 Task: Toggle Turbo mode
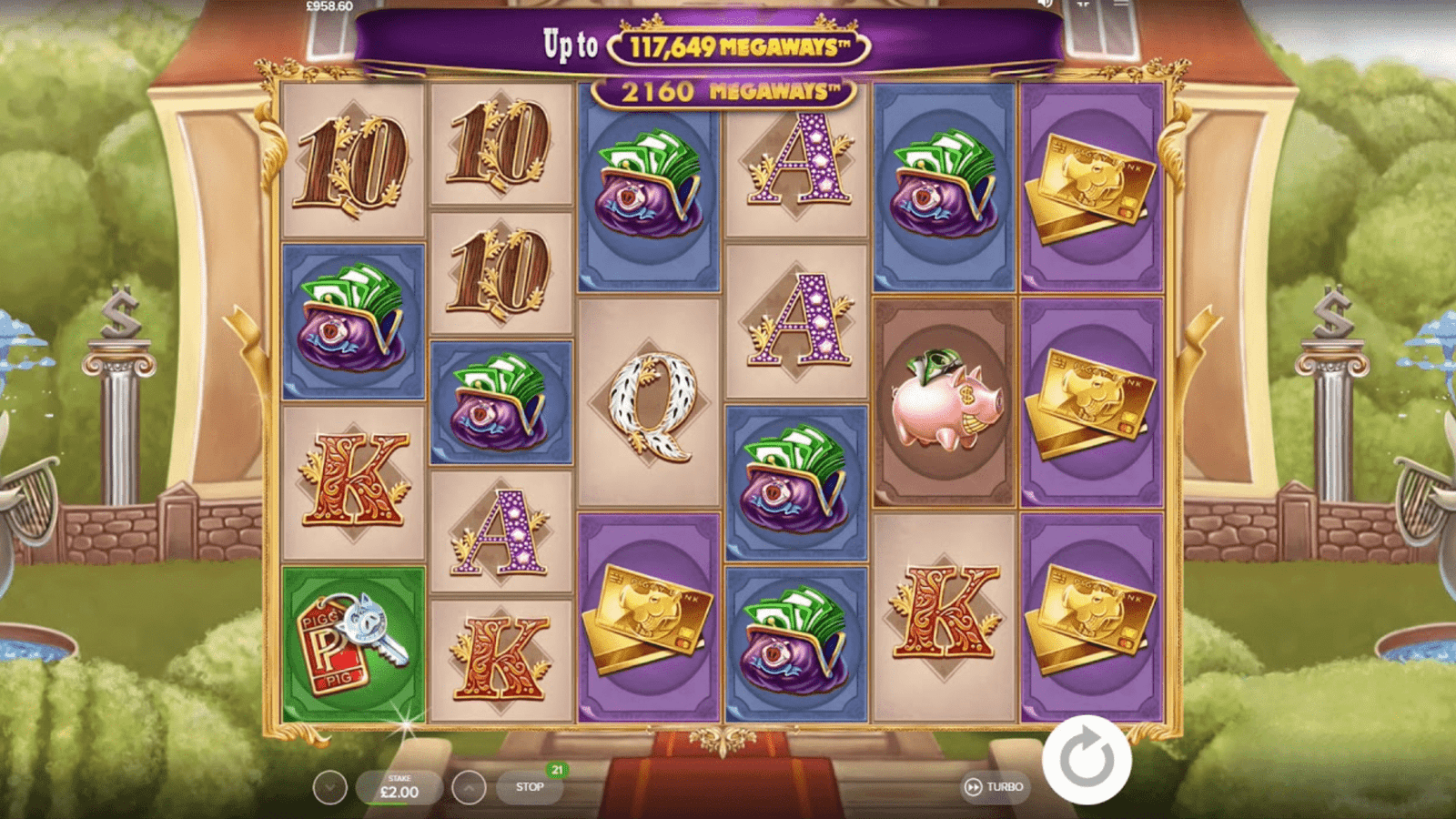(x=995, y=787)
